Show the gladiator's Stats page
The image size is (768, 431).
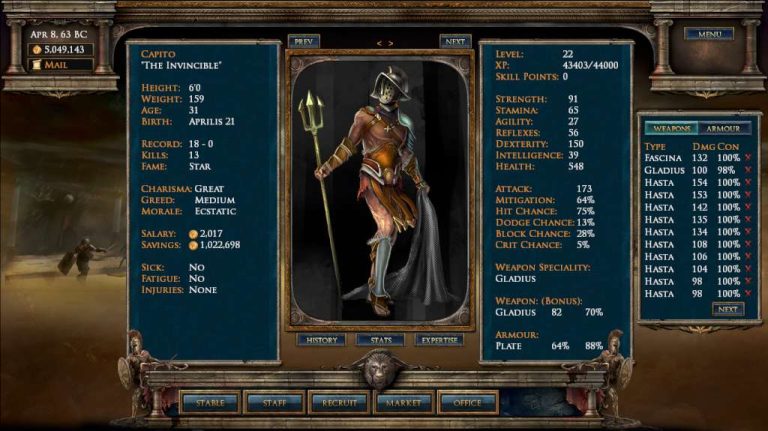(x=381, y=340)
